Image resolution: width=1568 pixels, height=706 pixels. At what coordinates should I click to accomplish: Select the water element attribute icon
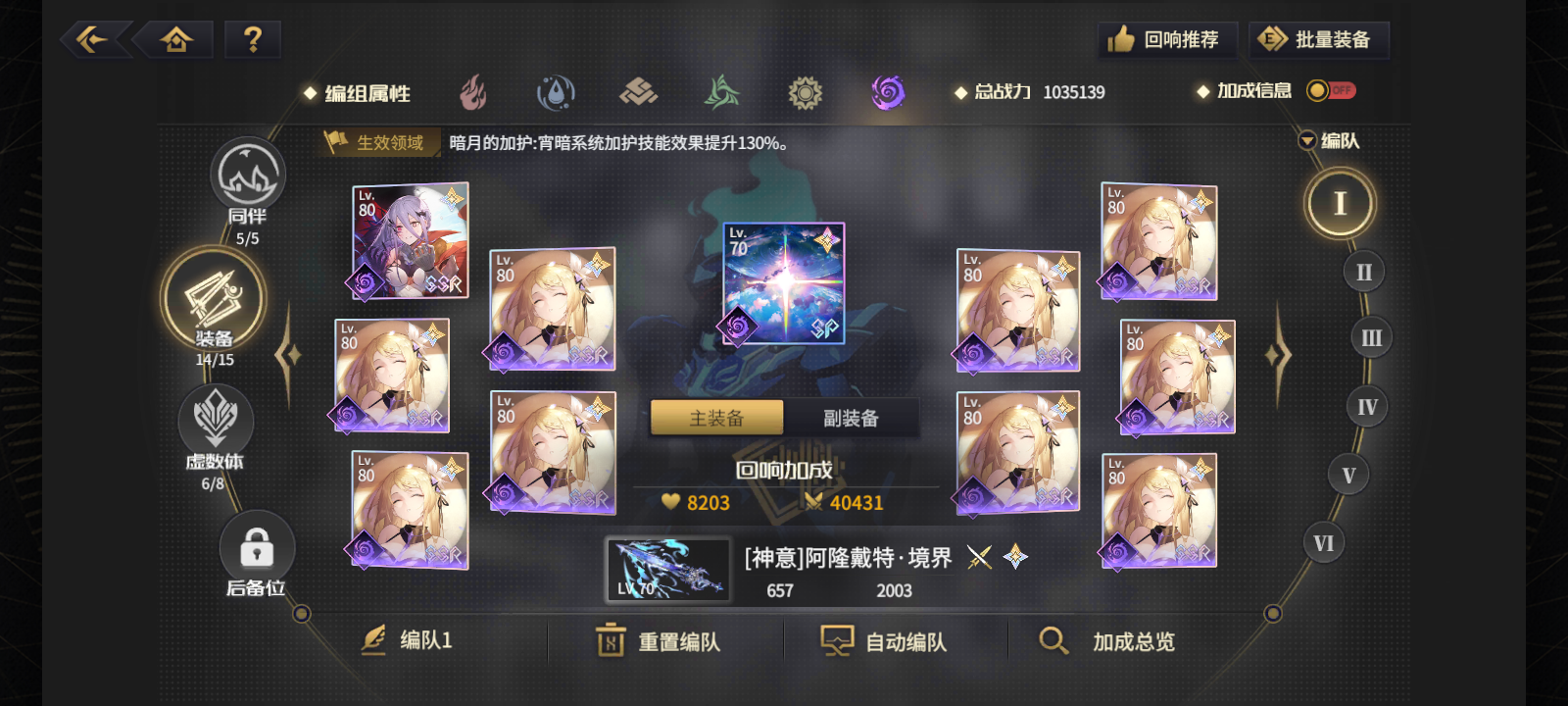click(556, 92)
